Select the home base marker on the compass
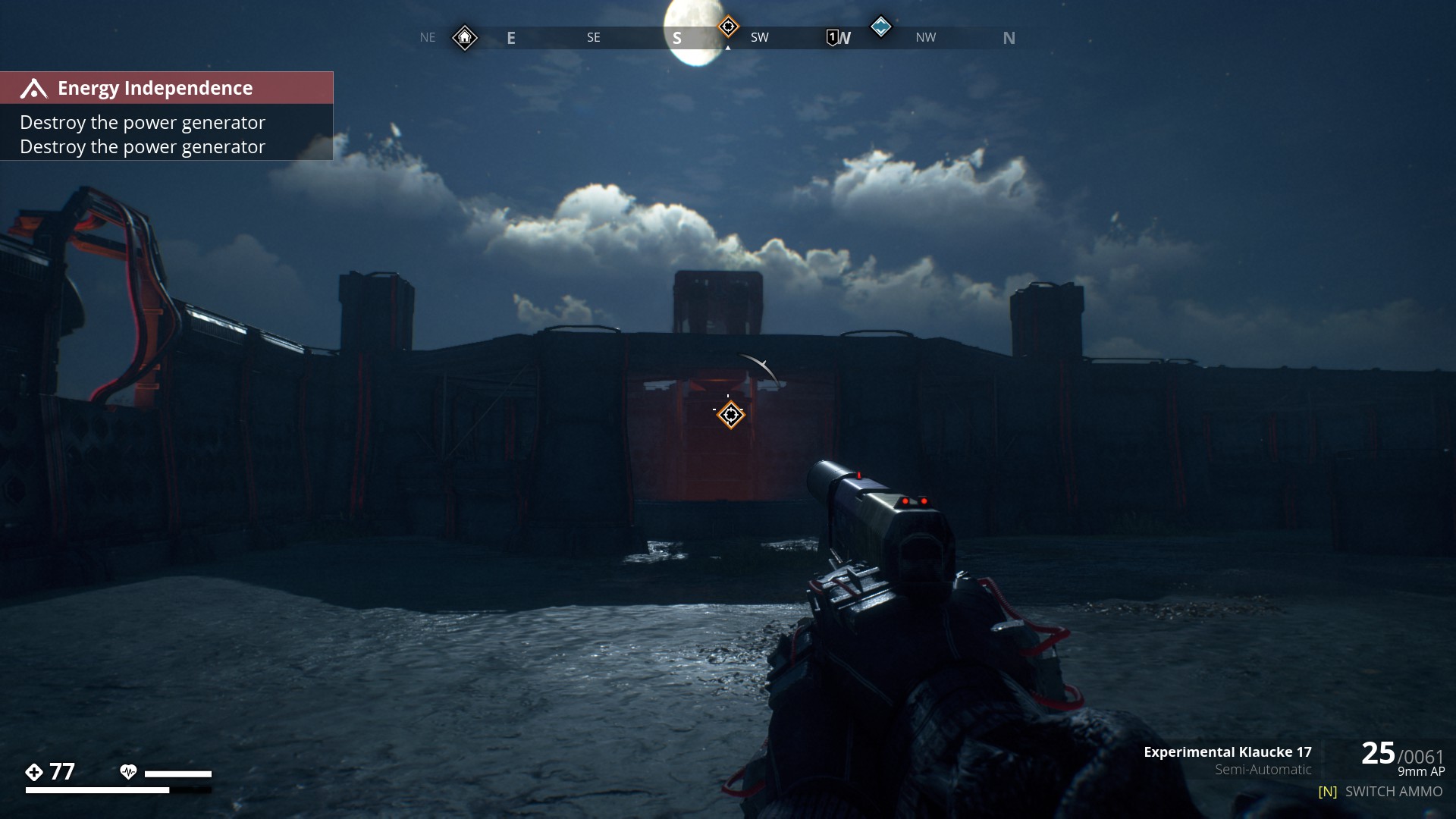The height and width of the screenshot is (819, 1456). (465, 37)
